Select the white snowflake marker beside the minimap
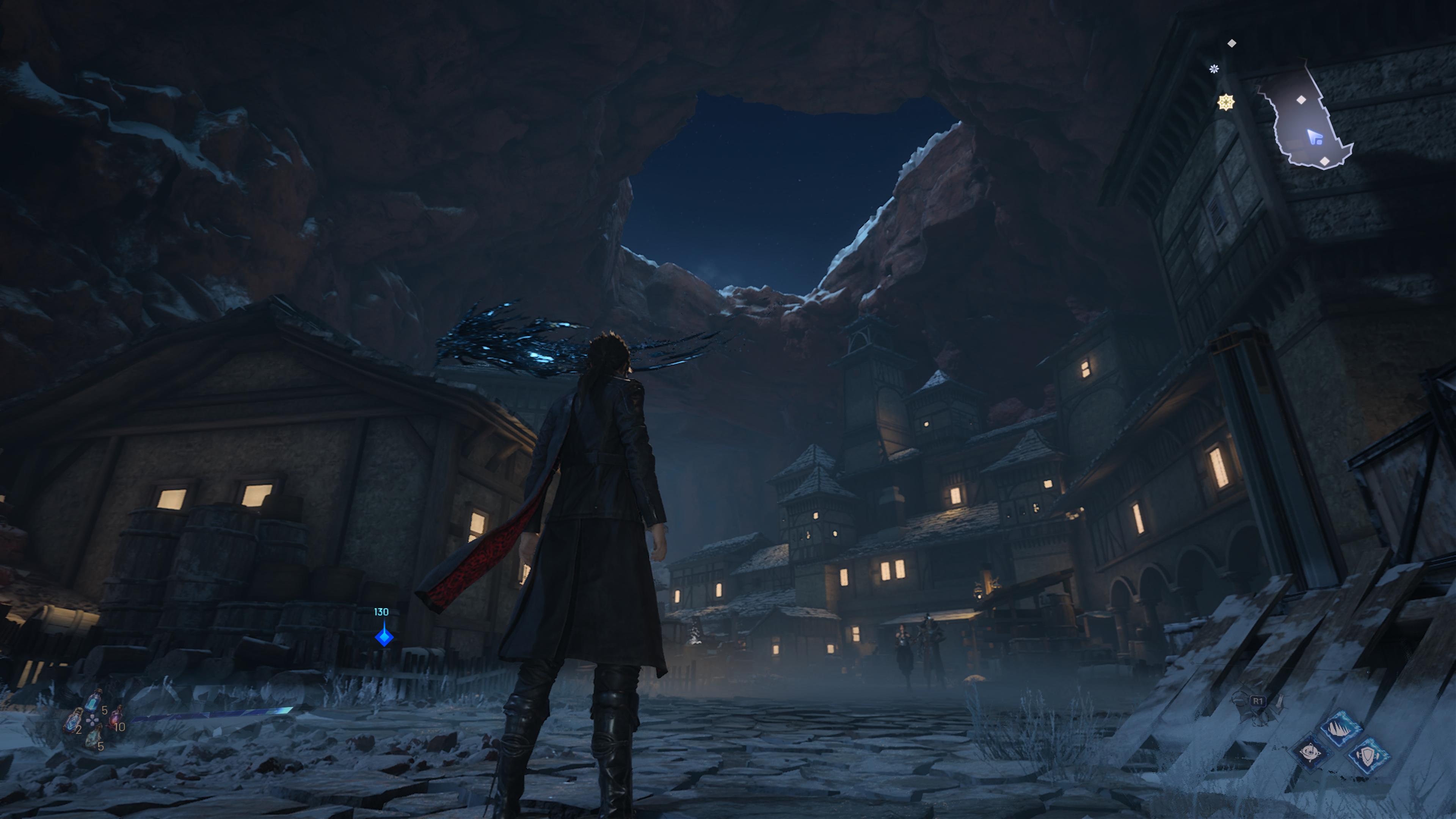The image size is (1456, 819). tap(1213, 69)
